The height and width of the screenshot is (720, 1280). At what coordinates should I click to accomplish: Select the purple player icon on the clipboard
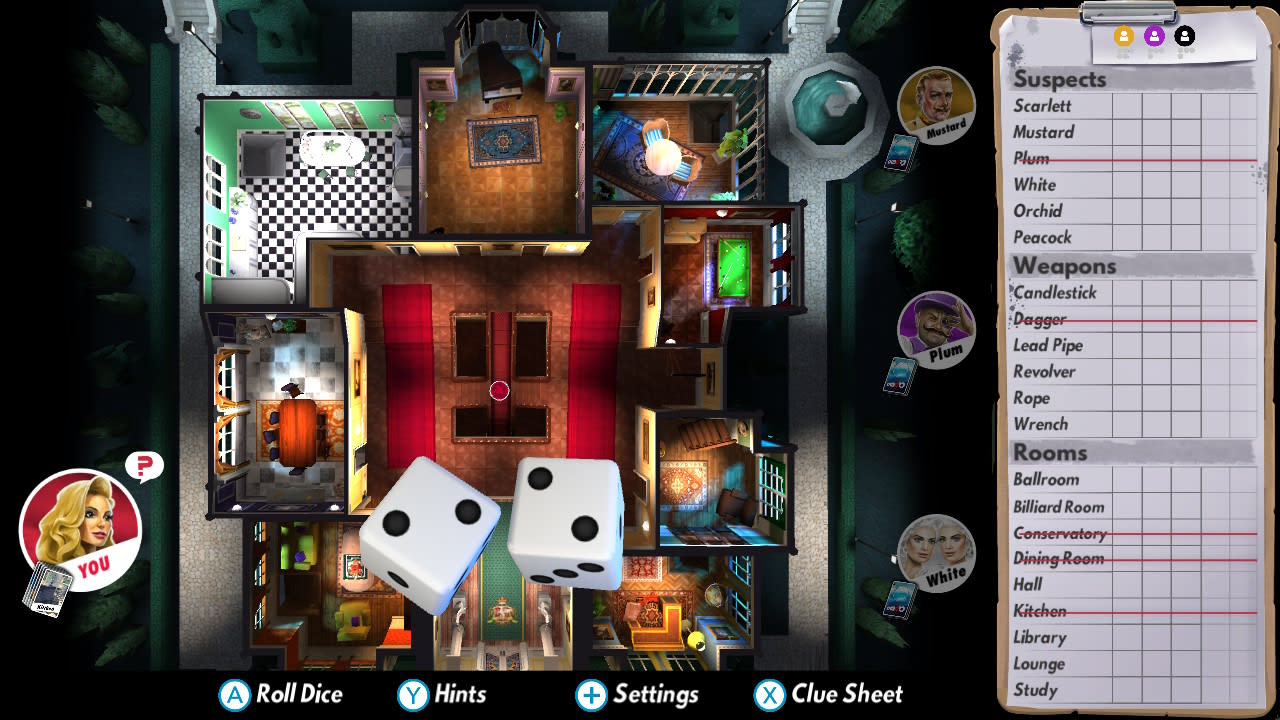pyautogui.click(x=1154, y=34)
